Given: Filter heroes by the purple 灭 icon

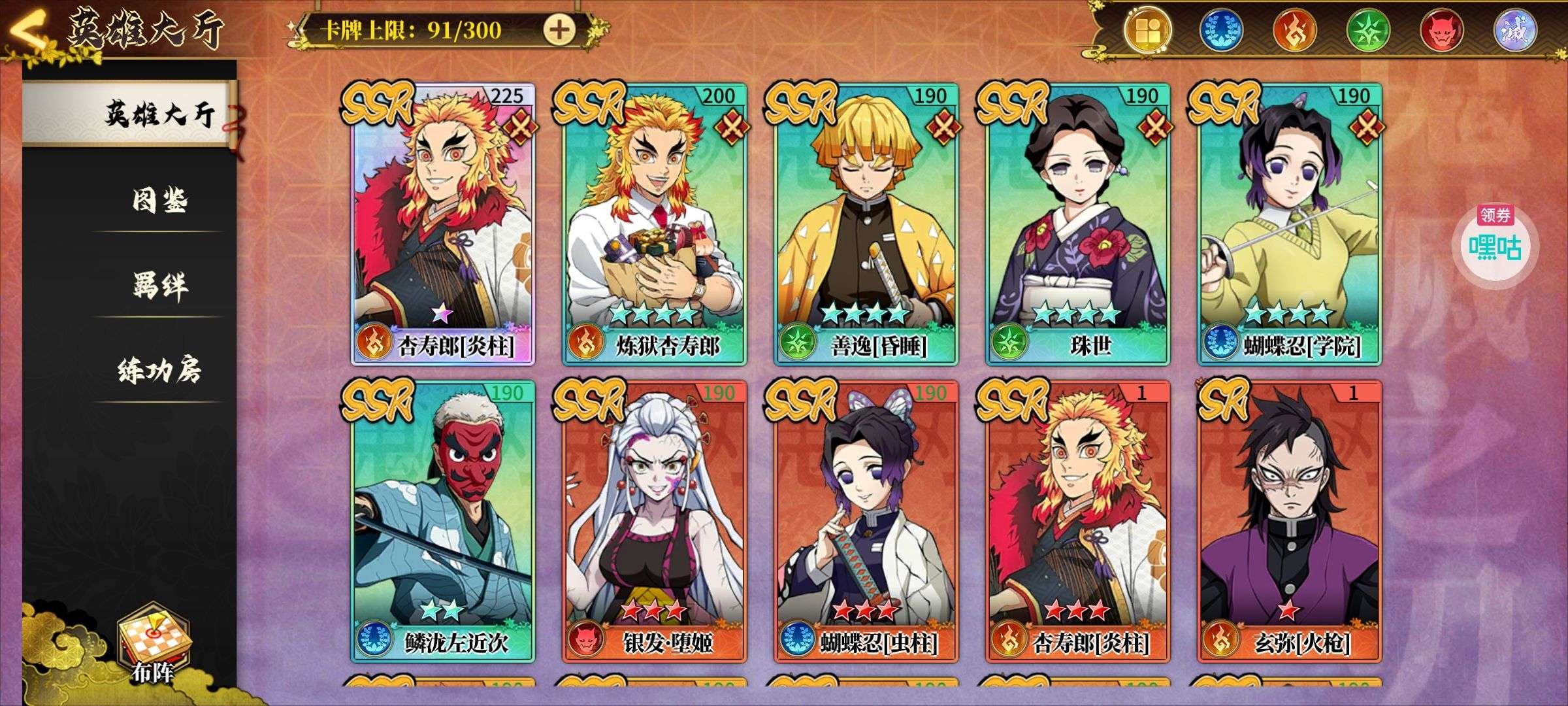Looking at the screenshot, I should (x=1515, y=31).
